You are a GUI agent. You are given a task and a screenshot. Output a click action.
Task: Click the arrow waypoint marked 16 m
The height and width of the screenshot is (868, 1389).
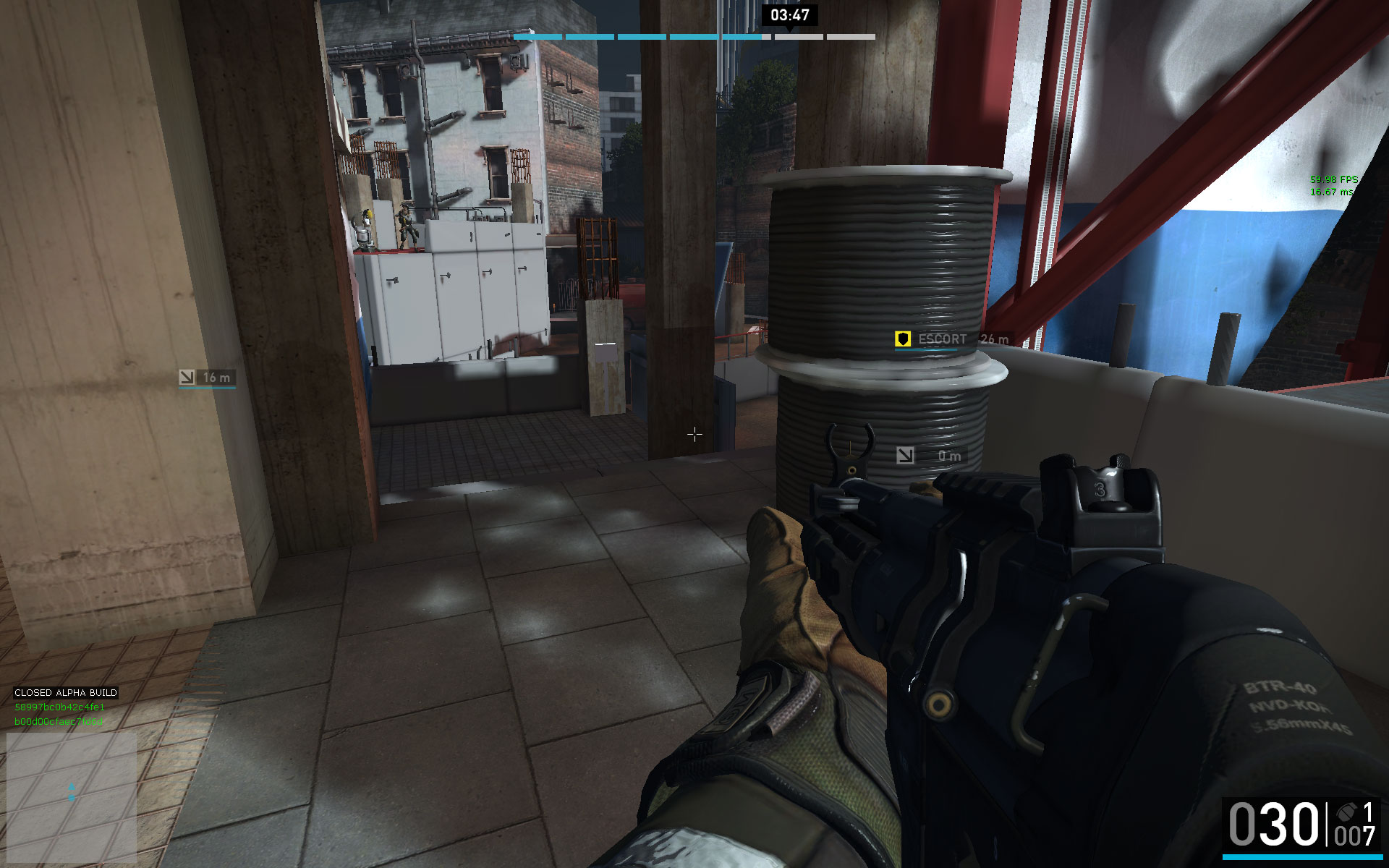click(x=187, y=377)
